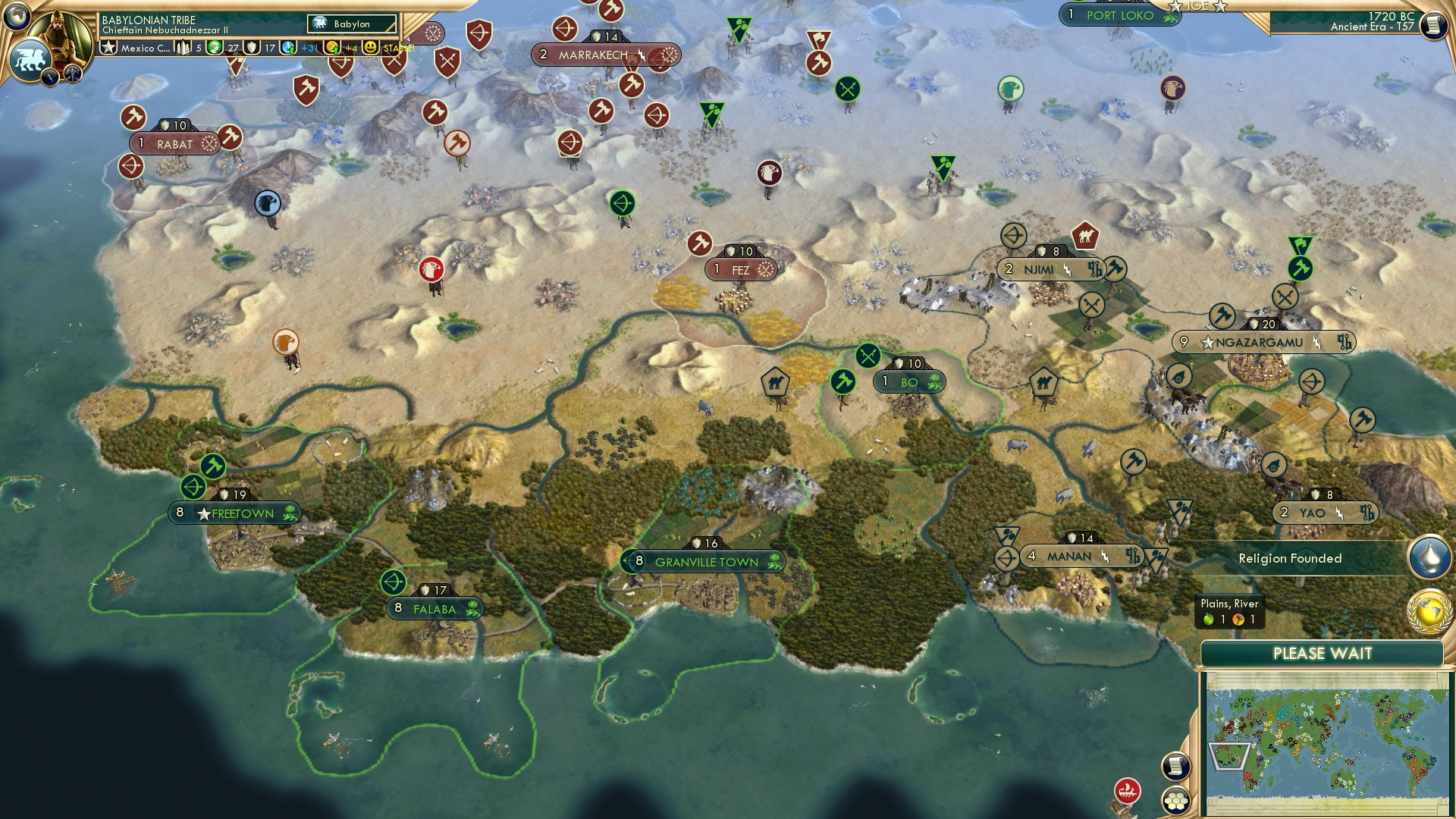The width and height of the screenshot is (1456, 819).
Task: Open the notification log scroll icon
Action: (1175, 767)
